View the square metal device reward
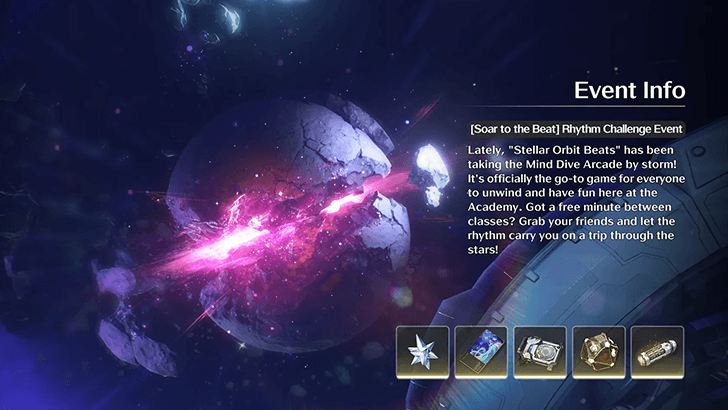The width and height of the screenshot is (728, 410). pyautogui.click(x=540, y=353)
